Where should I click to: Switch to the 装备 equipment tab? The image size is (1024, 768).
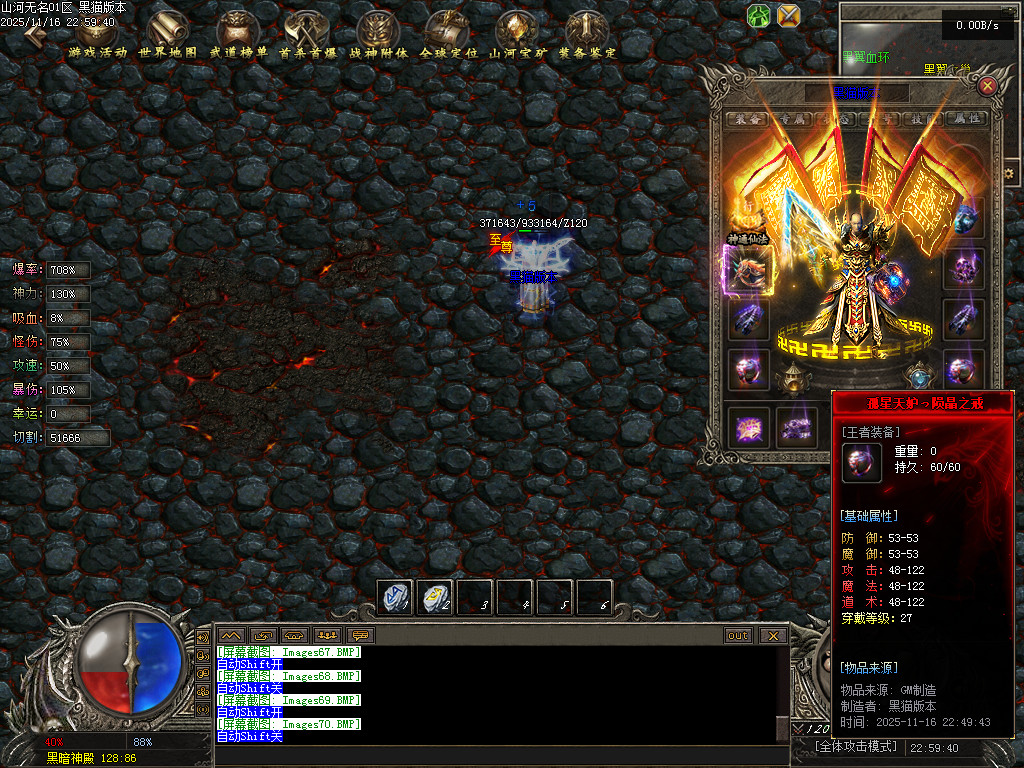(x=746, y=119)
